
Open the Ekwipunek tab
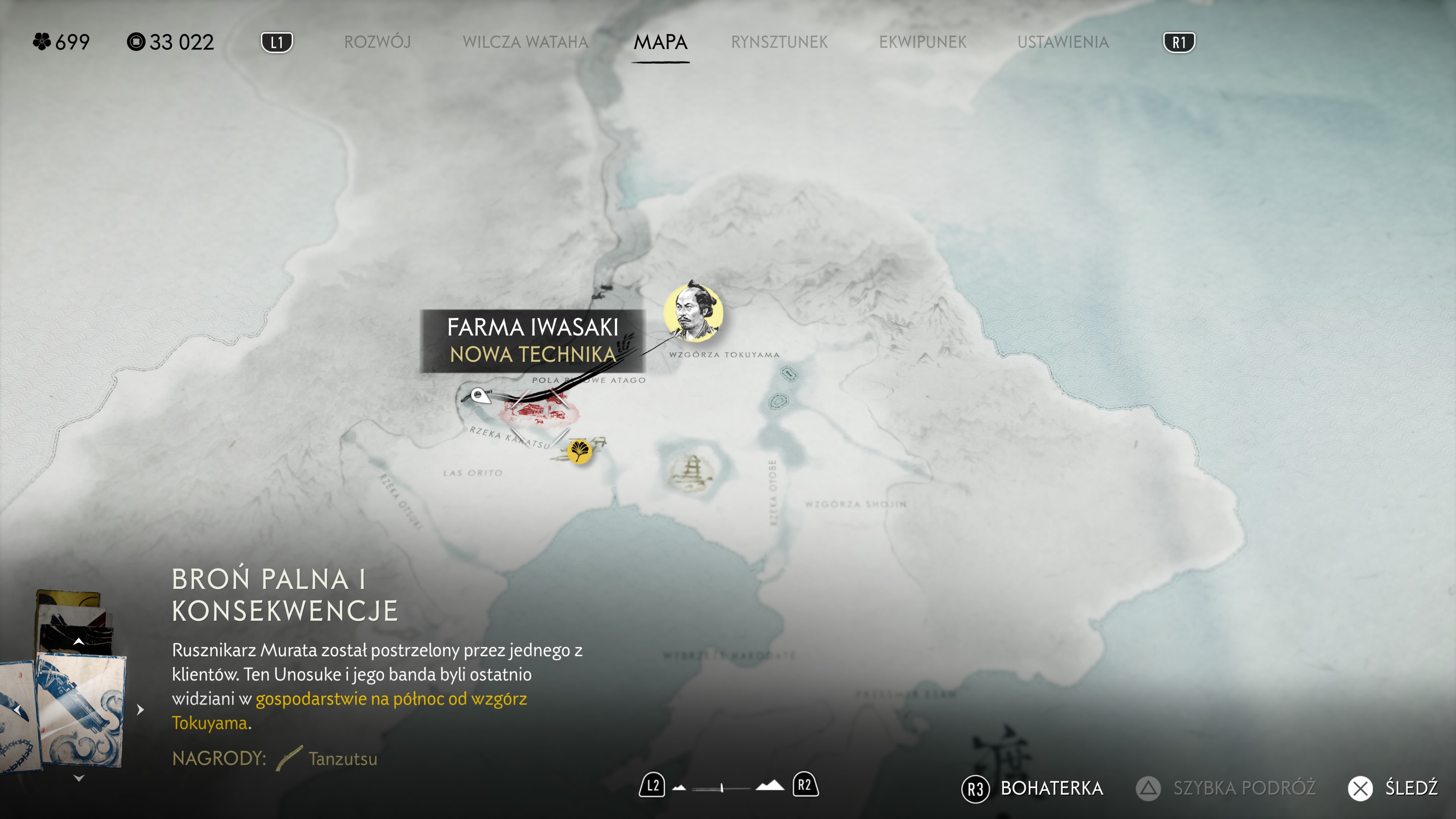click(923, 42)
